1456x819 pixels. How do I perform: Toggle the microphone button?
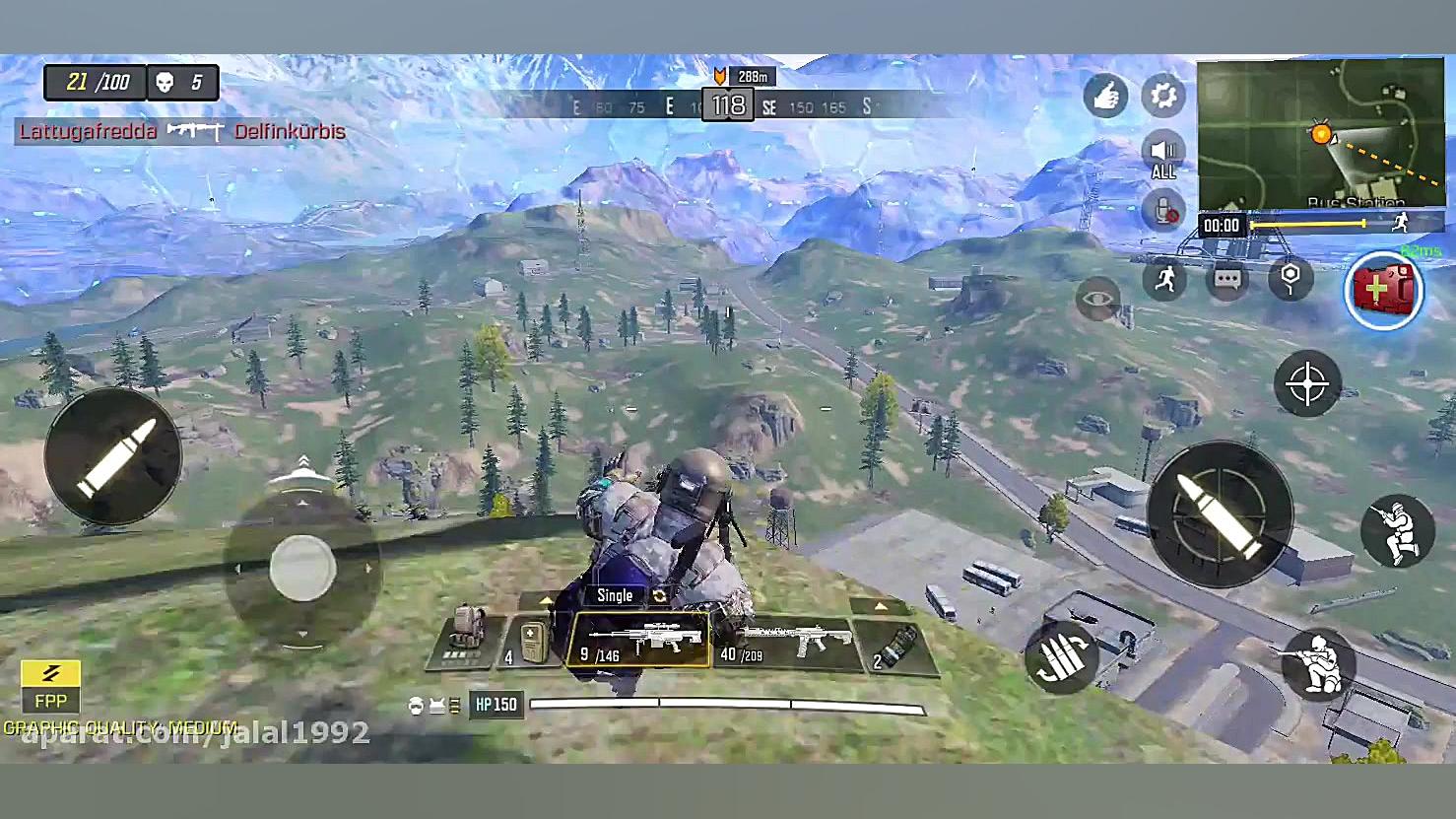click(1163, 211)
